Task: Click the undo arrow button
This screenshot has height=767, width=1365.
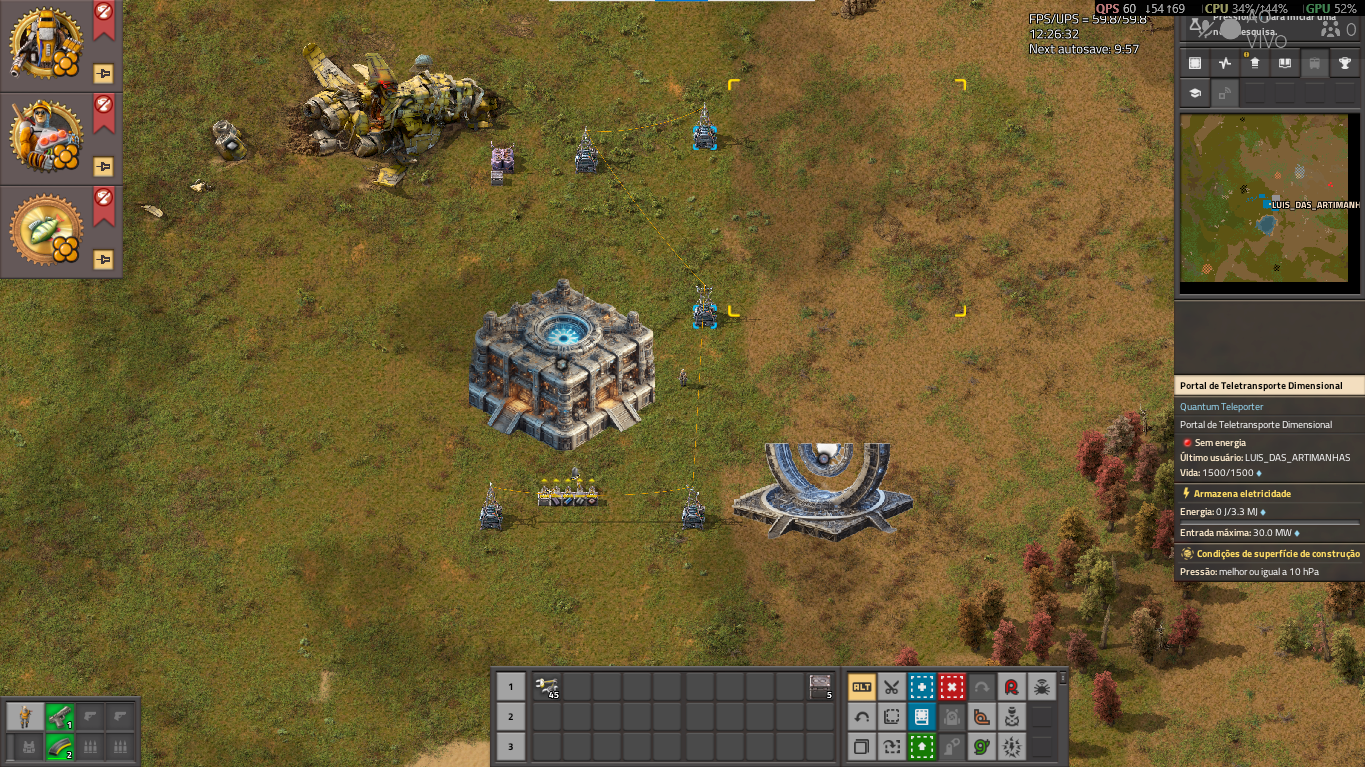Action: (861, 717)
